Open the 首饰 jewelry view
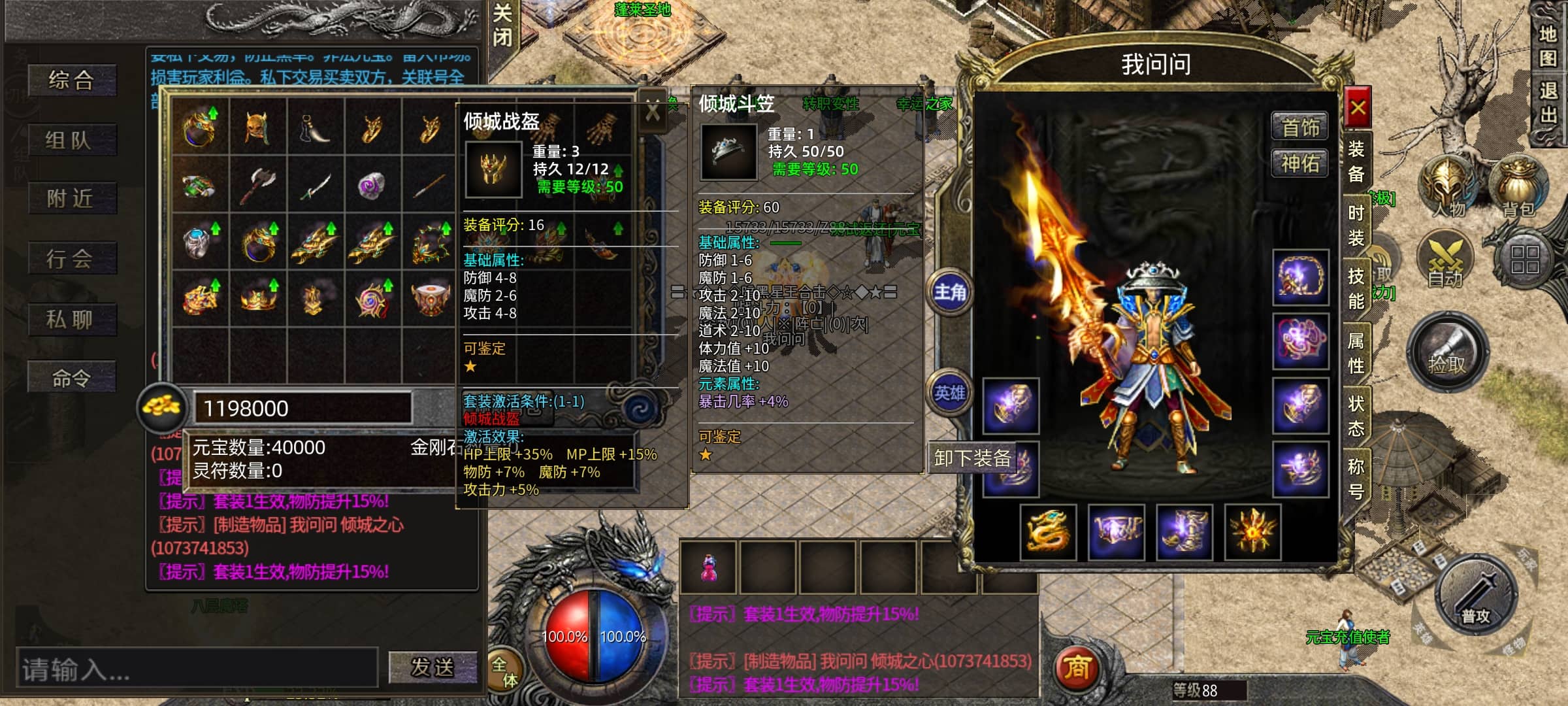 [x=1299, y=127]
